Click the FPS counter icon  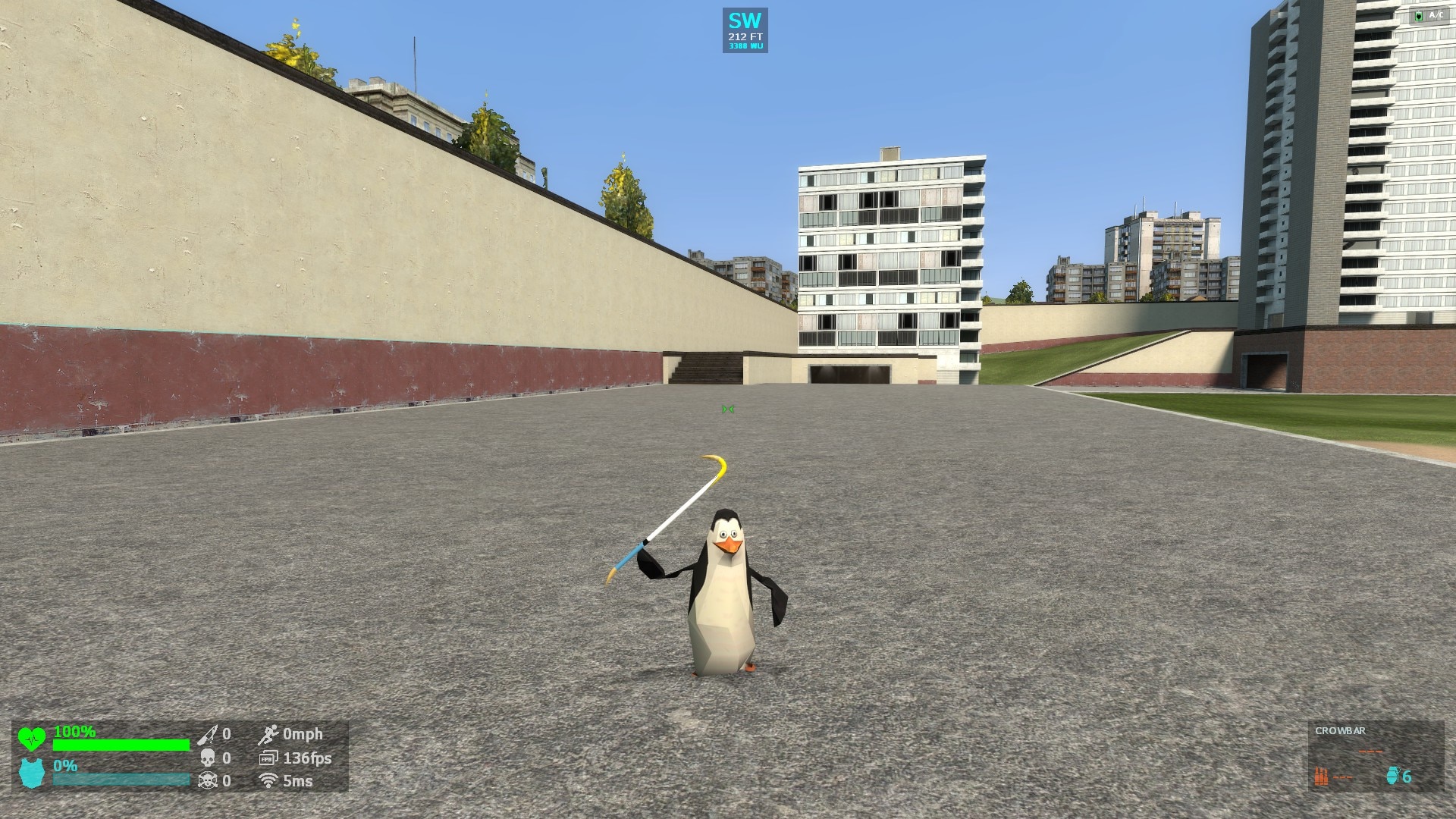[x=268, y=757]
